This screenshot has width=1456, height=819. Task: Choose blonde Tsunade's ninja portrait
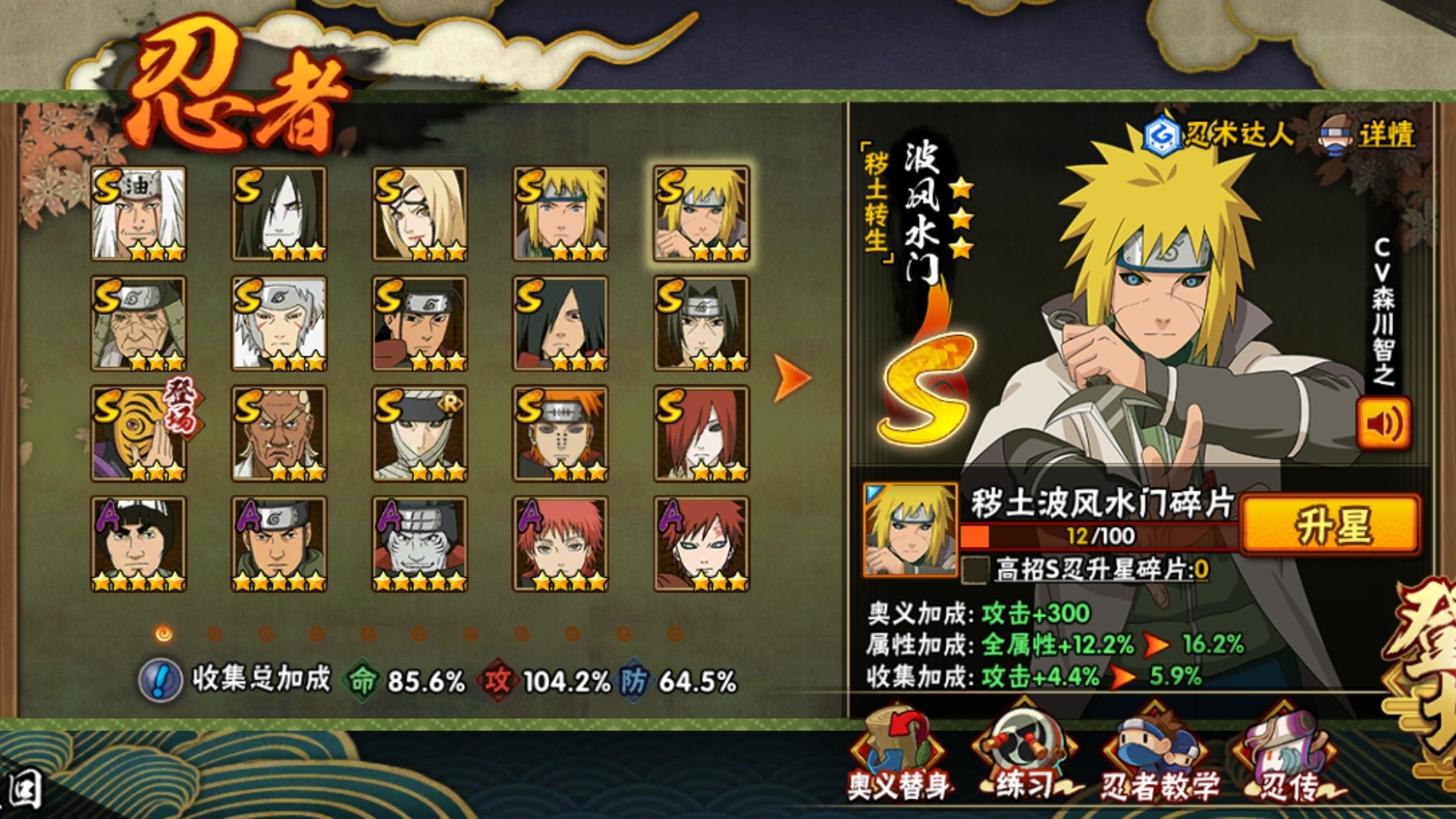[419, 214]
